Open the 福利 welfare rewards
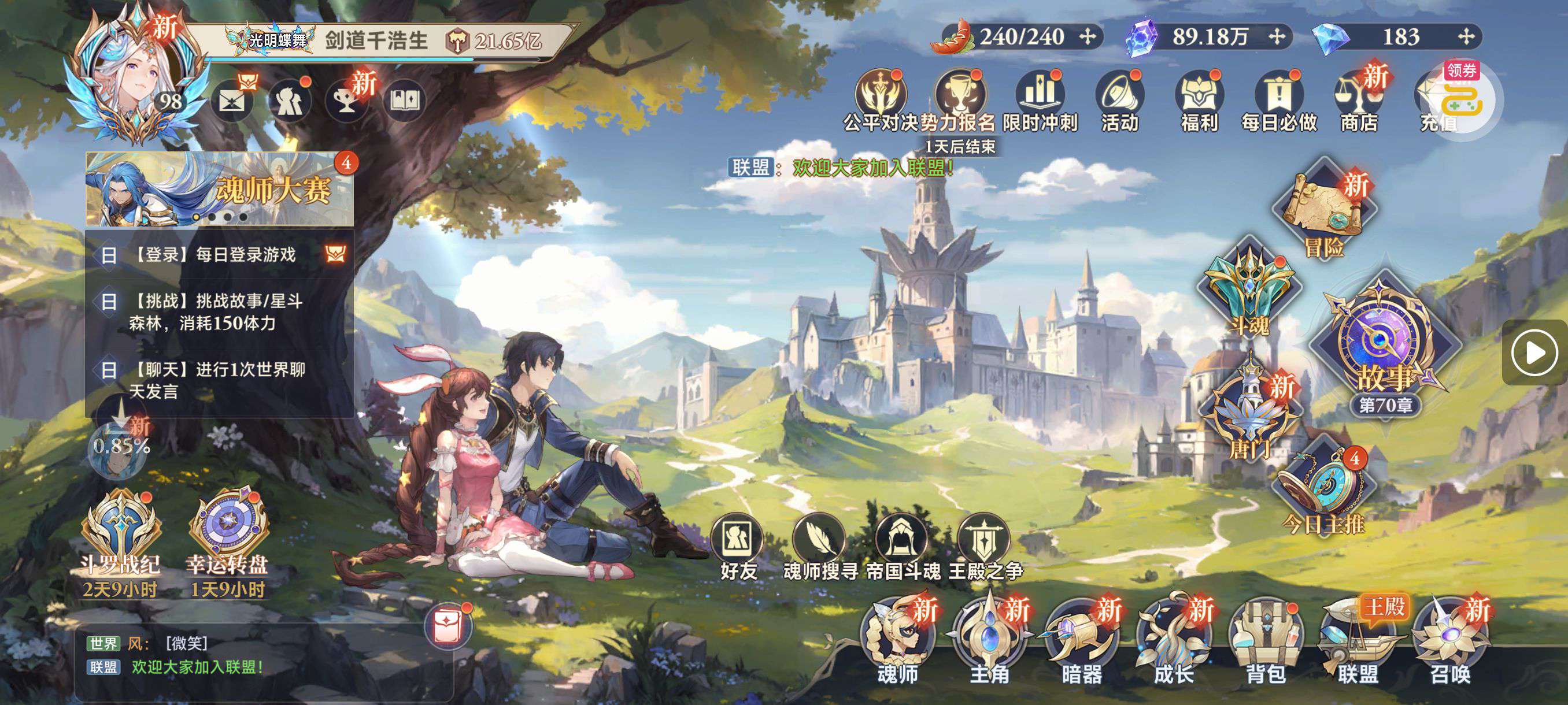 click(1199, 101)
